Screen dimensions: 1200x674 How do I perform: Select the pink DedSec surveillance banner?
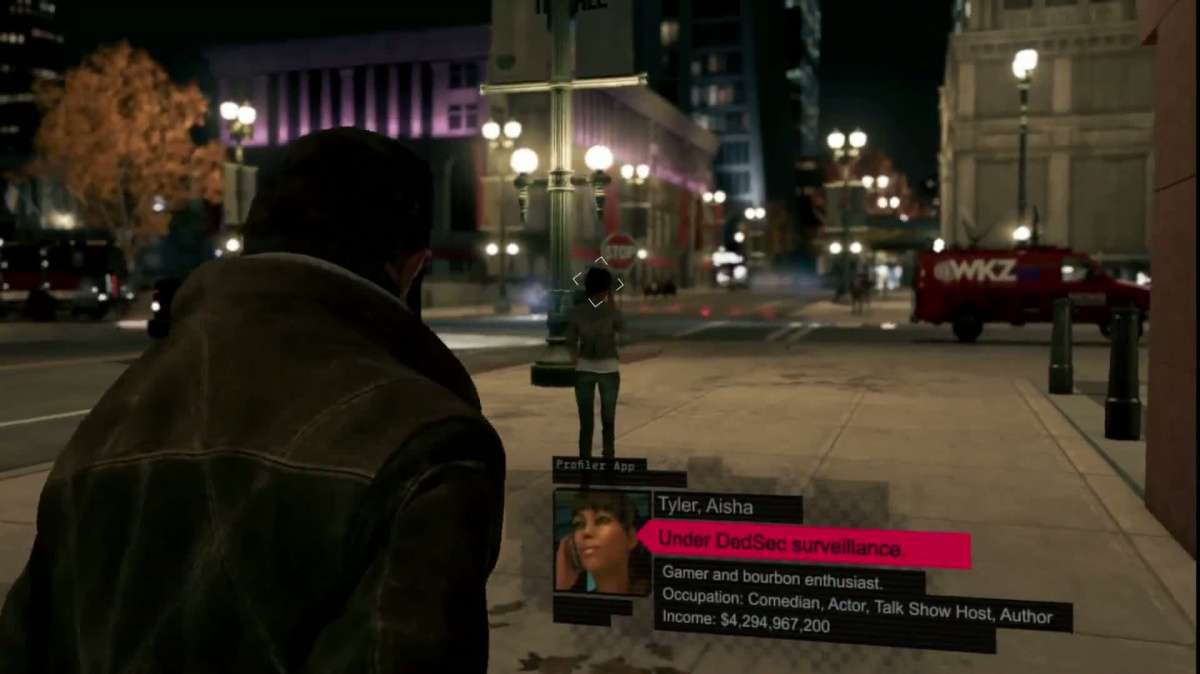pyautogui.click(x=803, y=545)
